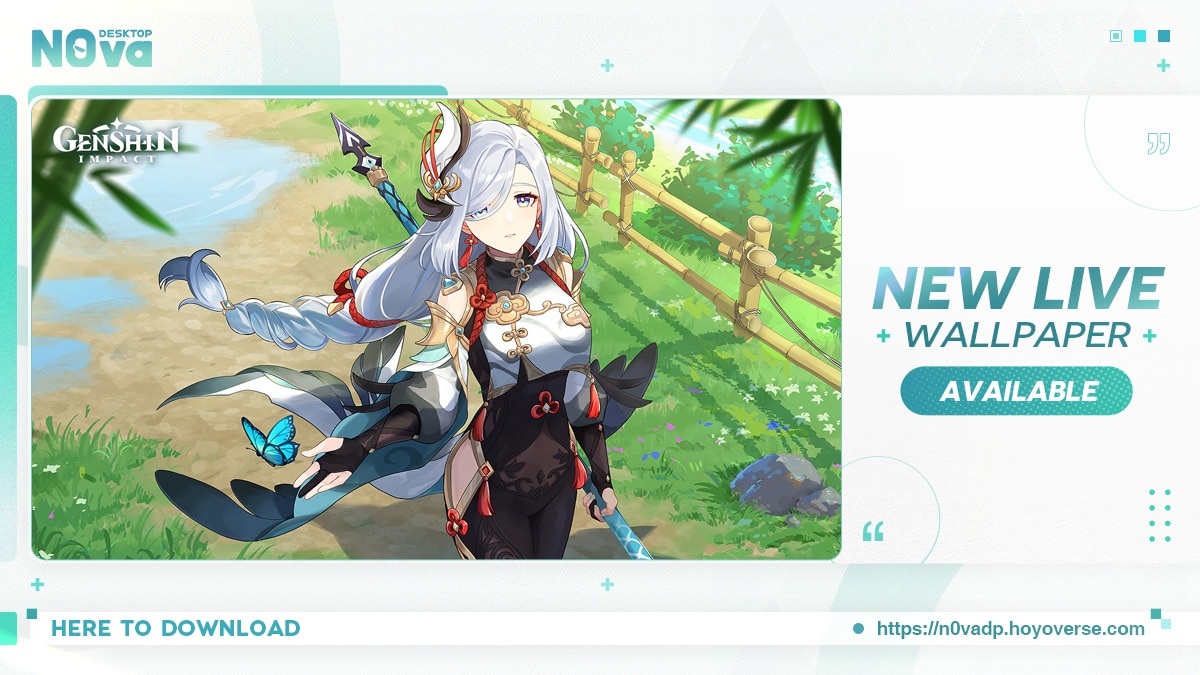Viewport: 1200px width, 675px height.
Task: Open the n0vadp.hoyoverse.com link
Action: 1010,629
